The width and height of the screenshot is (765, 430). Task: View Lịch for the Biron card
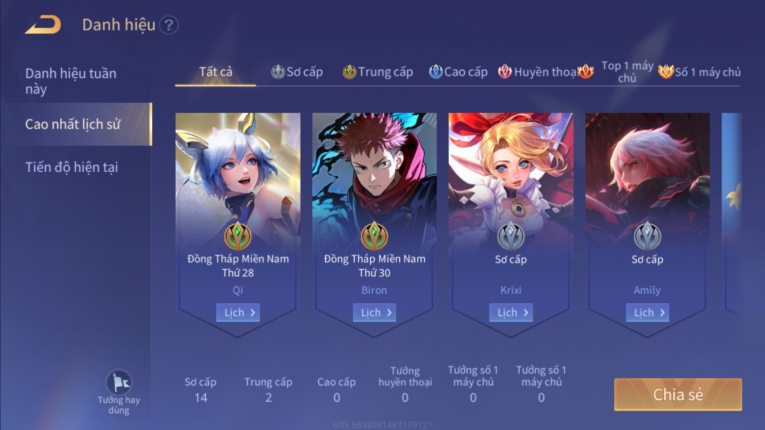374,313
